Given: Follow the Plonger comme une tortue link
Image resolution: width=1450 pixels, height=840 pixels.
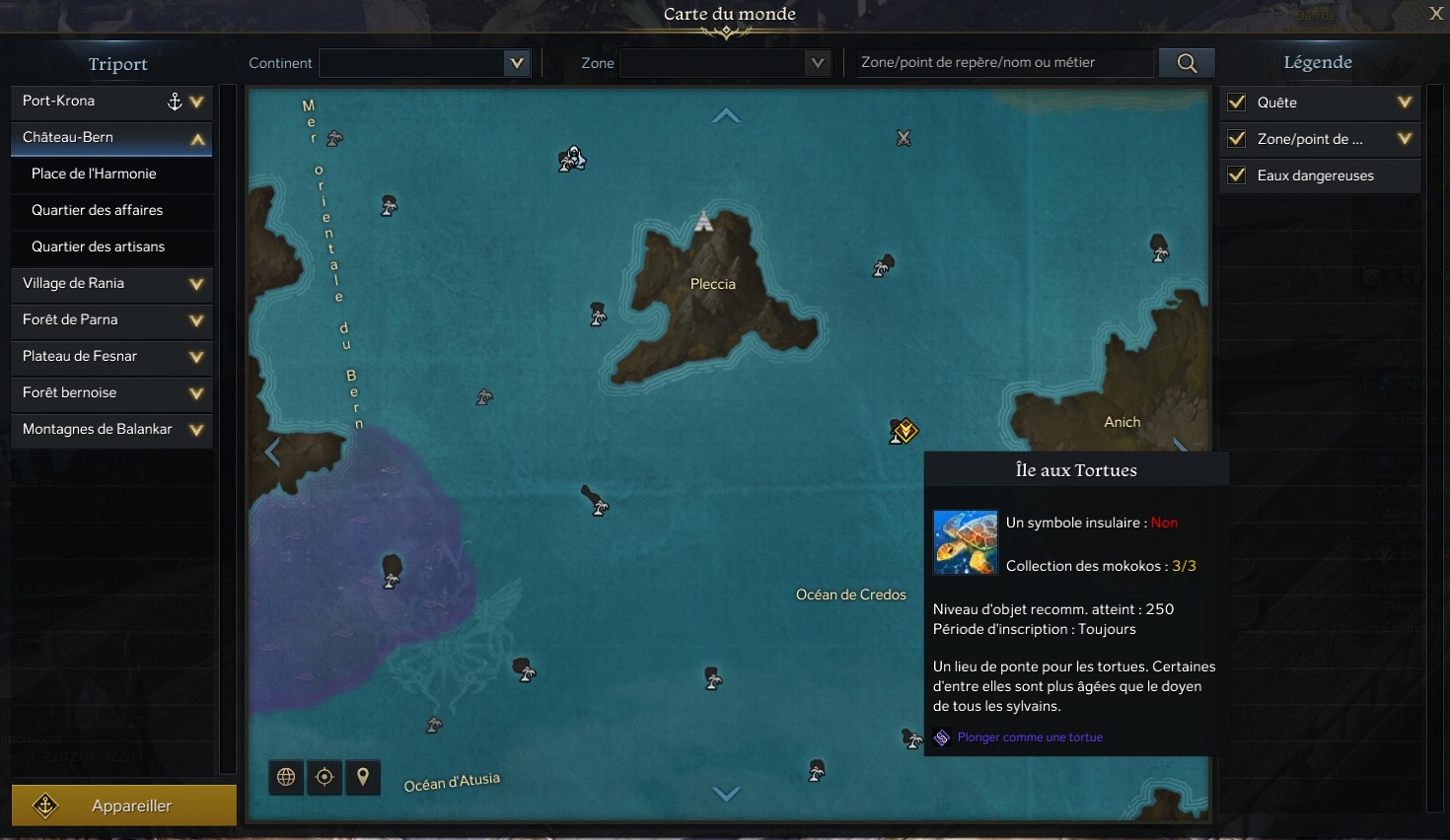Looking at the screenshot, I should click(x=1029, y=737).
